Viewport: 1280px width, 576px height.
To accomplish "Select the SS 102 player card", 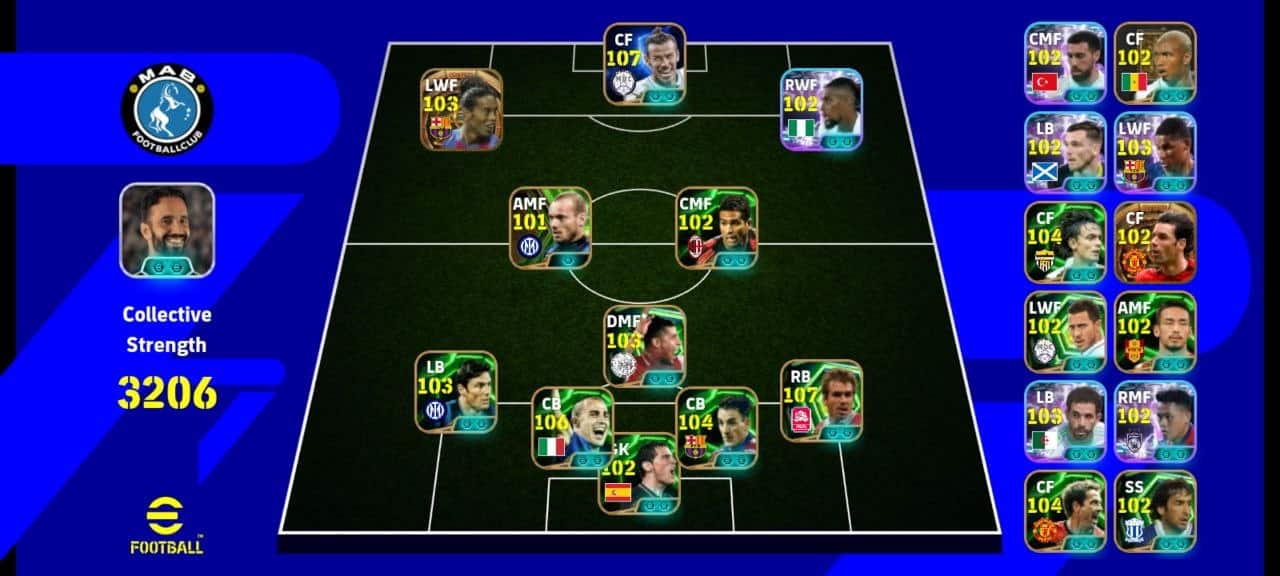I will pyautogui.click(x=1155, y=510).
